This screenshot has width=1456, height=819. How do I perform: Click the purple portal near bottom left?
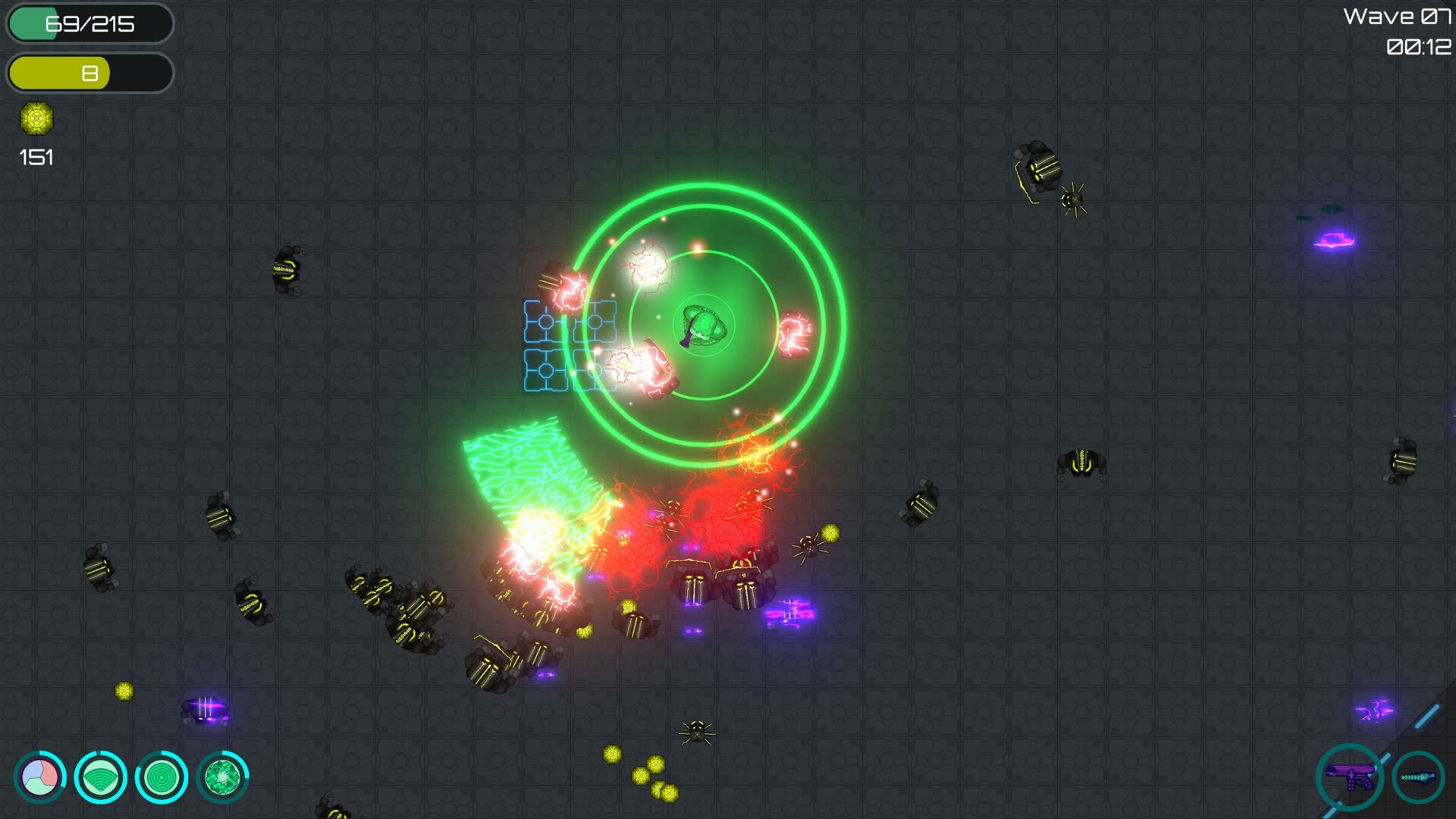pos(206,708)
